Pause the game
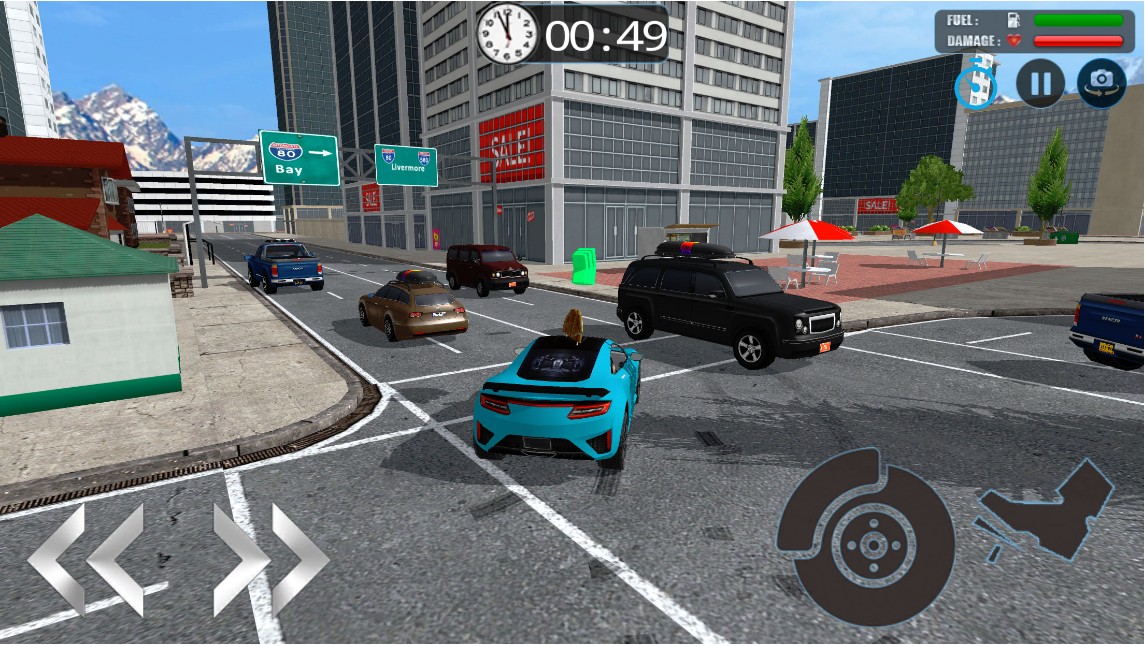1145x646 pixels. pyautogui.click(x=1040, y=83)
